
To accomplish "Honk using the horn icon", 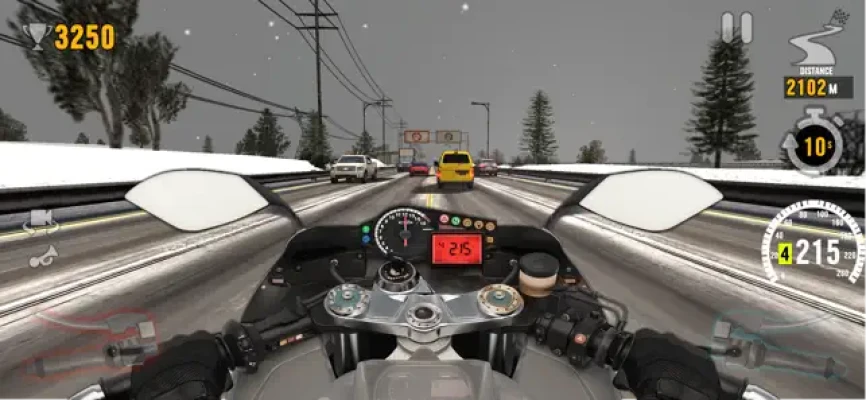I will click(x=43, y=256).
